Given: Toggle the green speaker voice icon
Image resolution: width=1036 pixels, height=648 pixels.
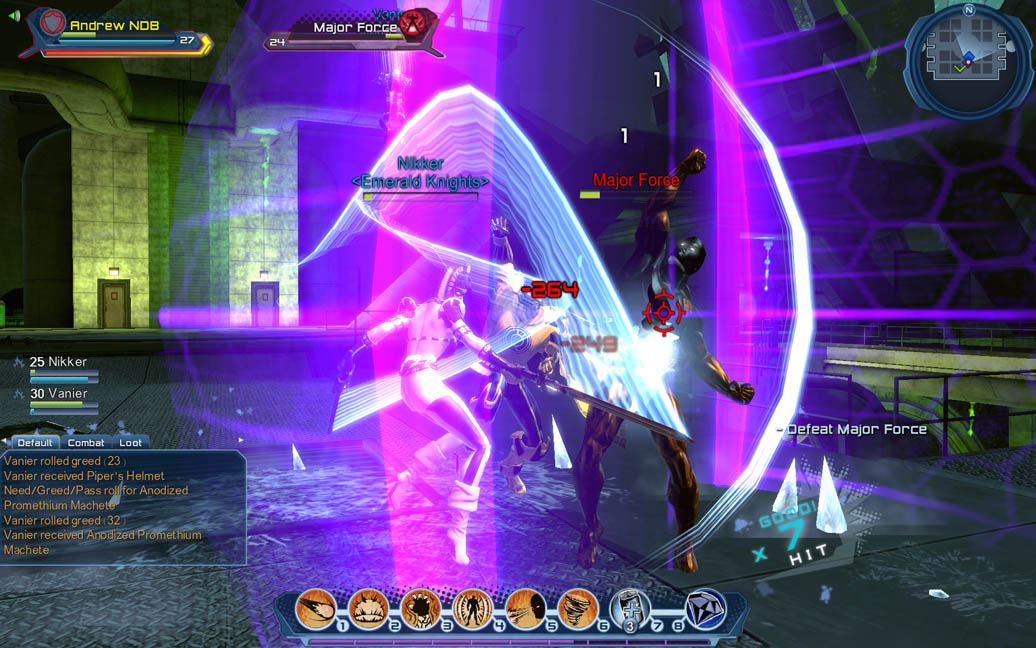Looking at the screenshot, I should [13, 16].
